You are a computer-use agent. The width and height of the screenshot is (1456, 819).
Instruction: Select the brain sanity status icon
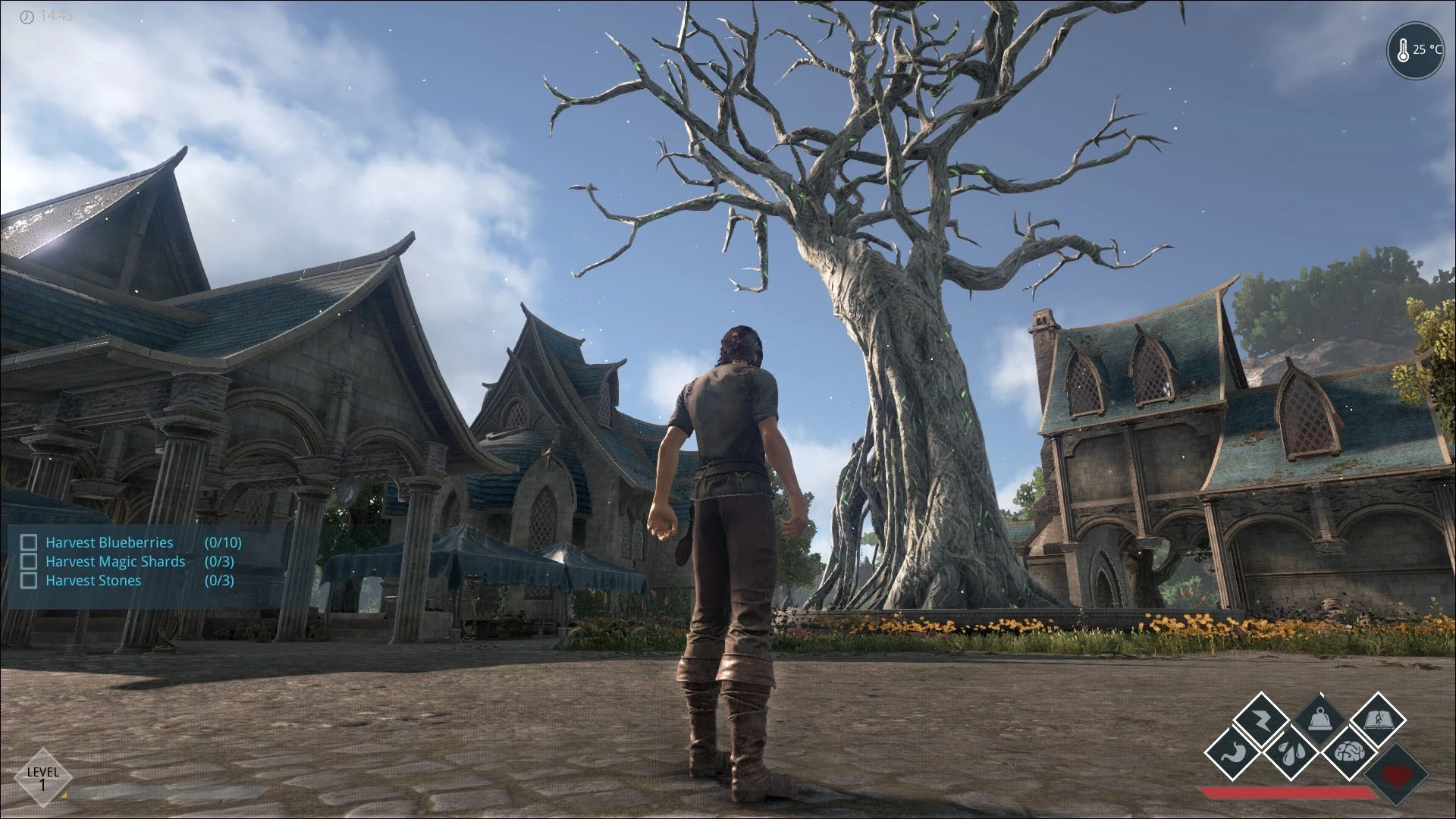[1349, 752]
